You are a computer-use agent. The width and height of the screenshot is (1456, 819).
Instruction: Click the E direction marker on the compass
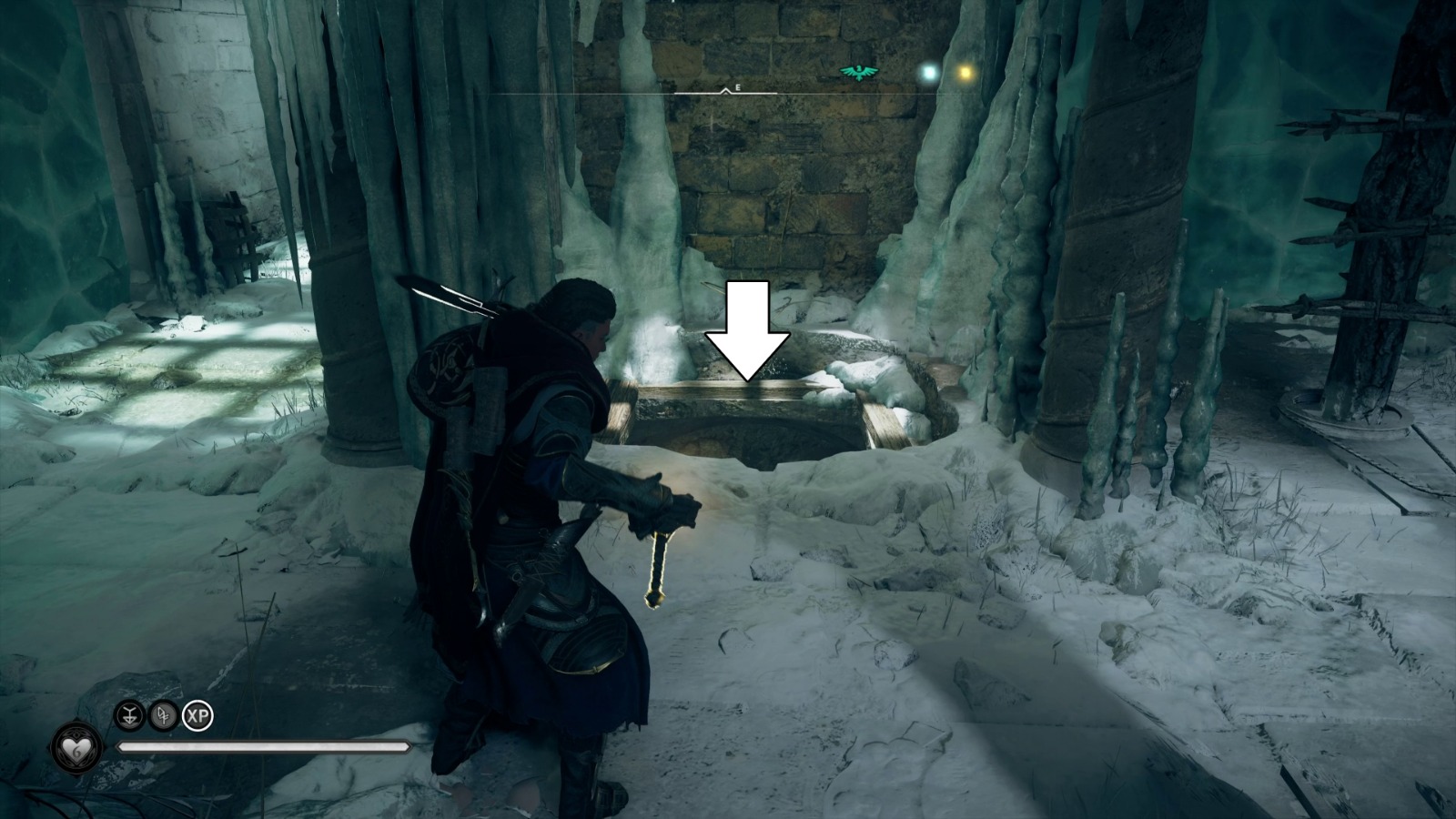click(737, 87)
